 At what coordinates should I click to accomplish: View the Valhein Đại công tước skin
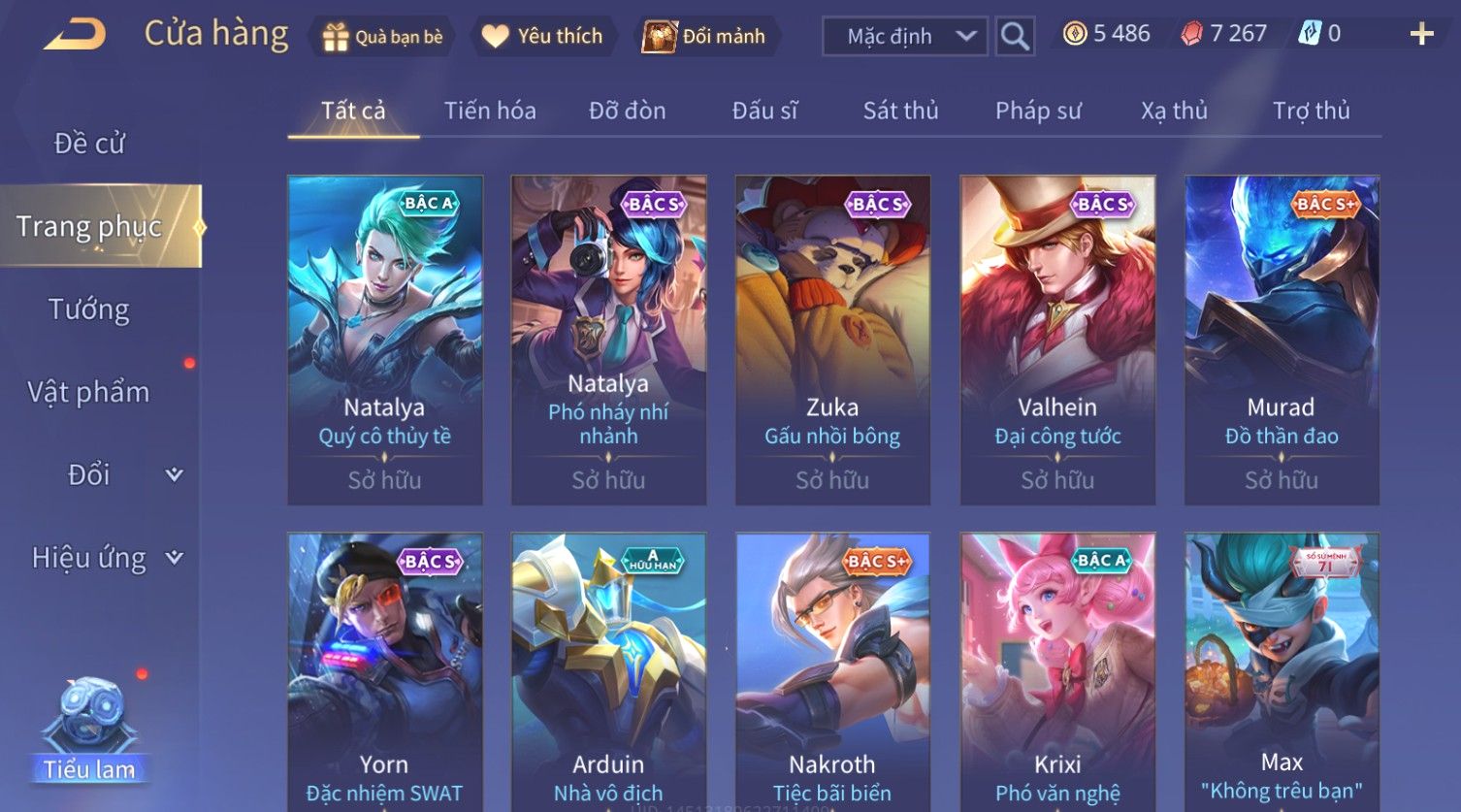[1057, 340]
